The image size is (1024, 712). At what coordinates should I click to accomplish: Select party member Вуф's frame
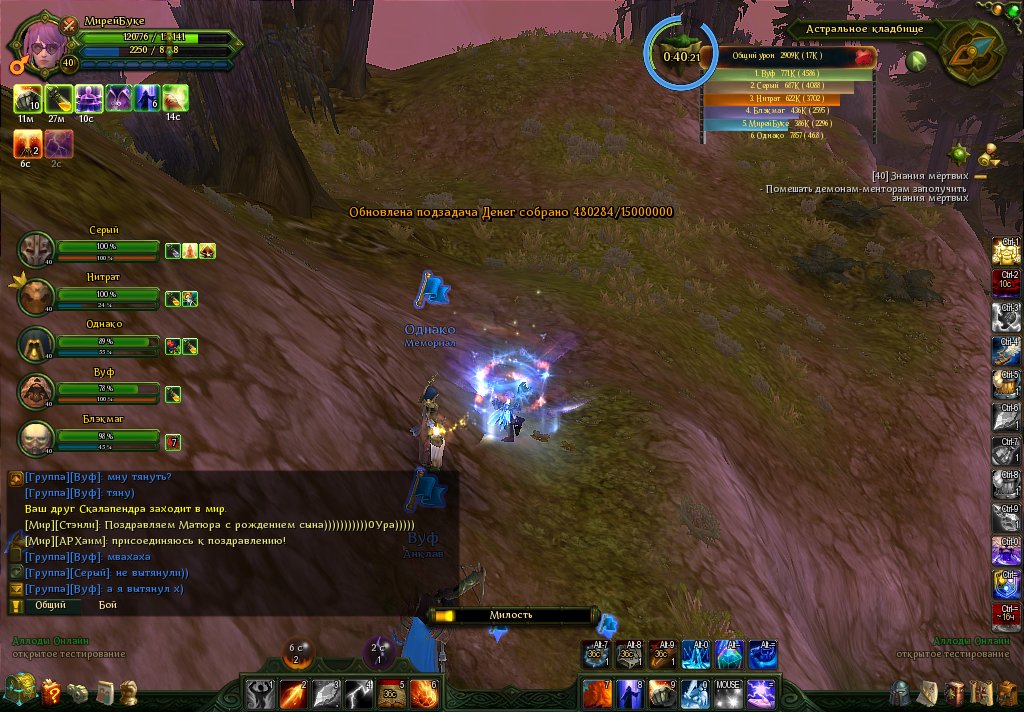(x=37, y=392)
